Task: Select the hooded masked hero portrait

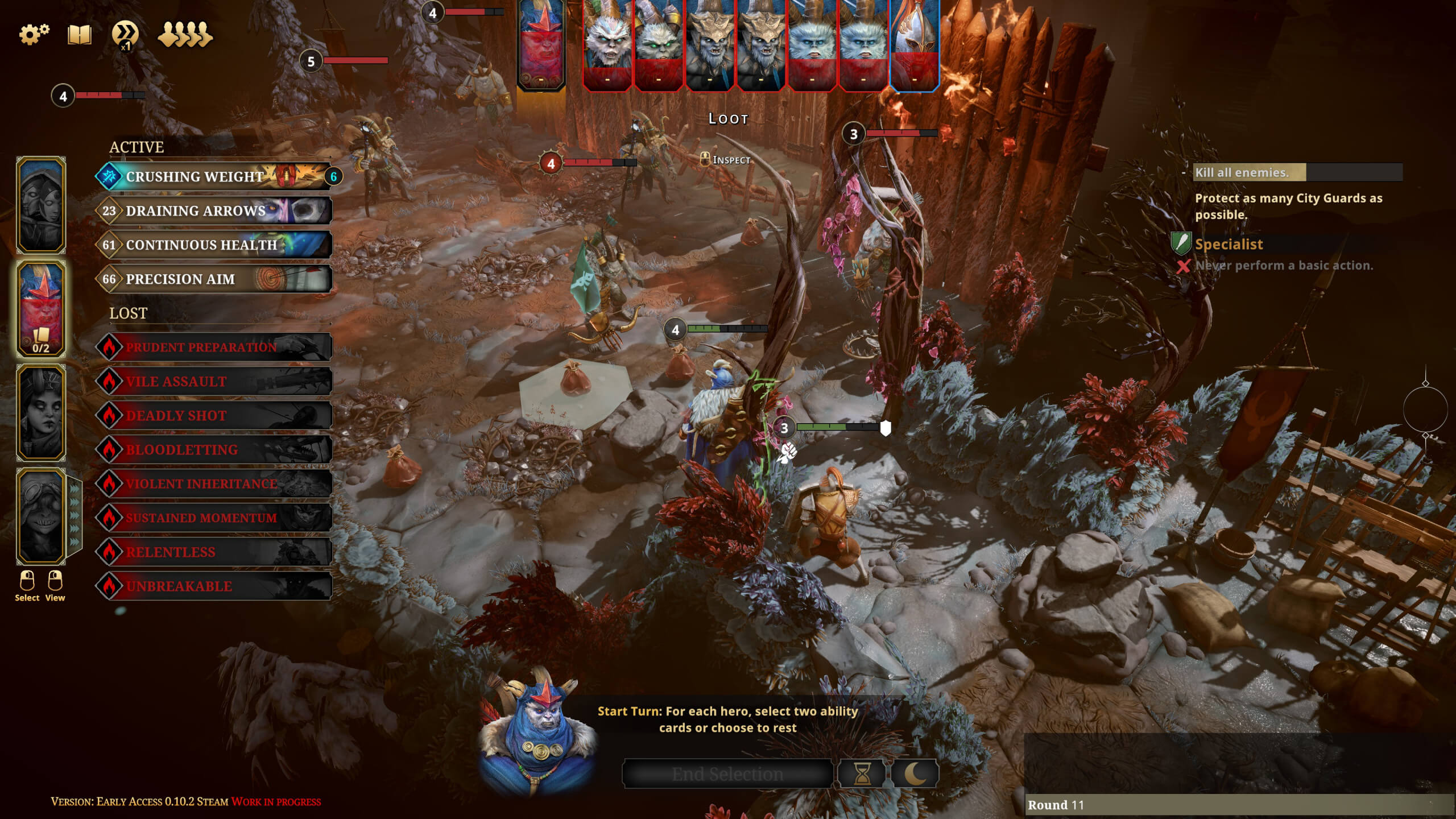Action: [41, 205]
